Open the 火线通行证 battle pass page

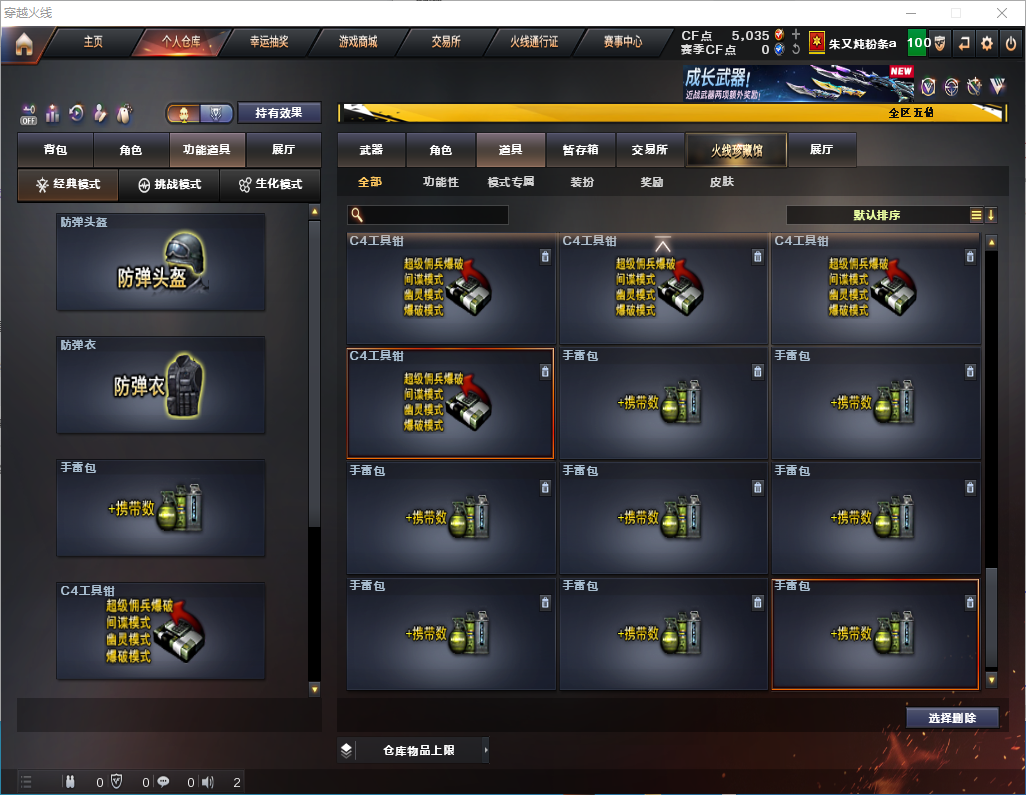[x=534, y=42]
